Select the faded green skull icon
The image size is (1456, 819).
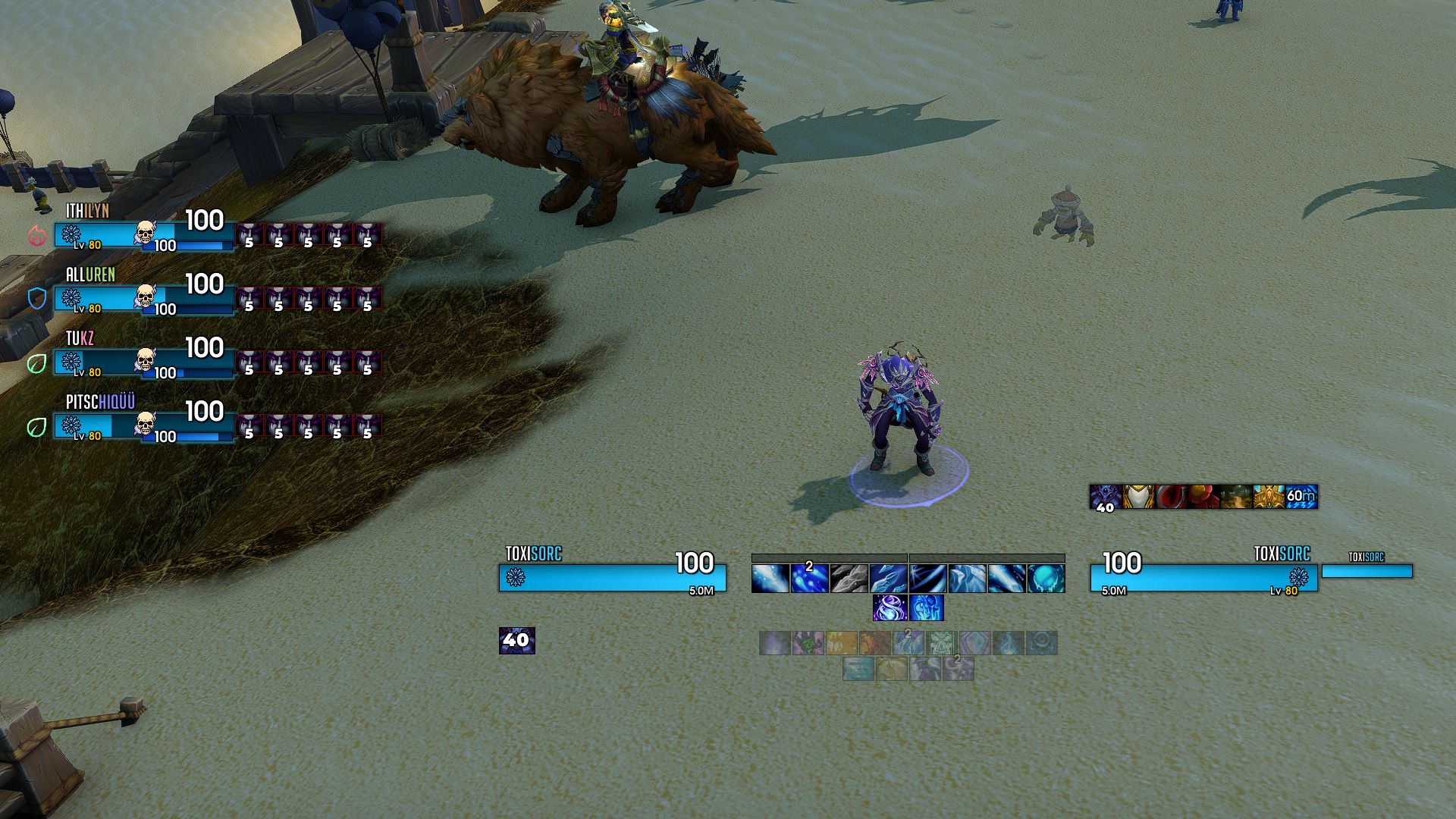click(x=942, y=643)
